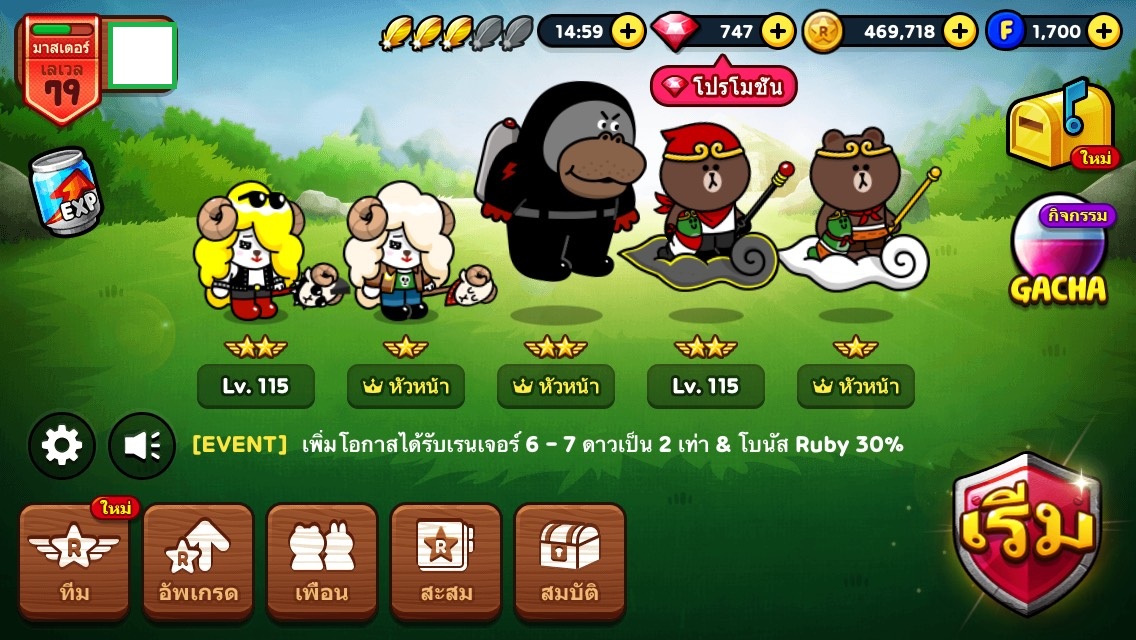Open the GACHA capsule ball
This screenshot has width=1136, height=640.
pos(1058,250)
